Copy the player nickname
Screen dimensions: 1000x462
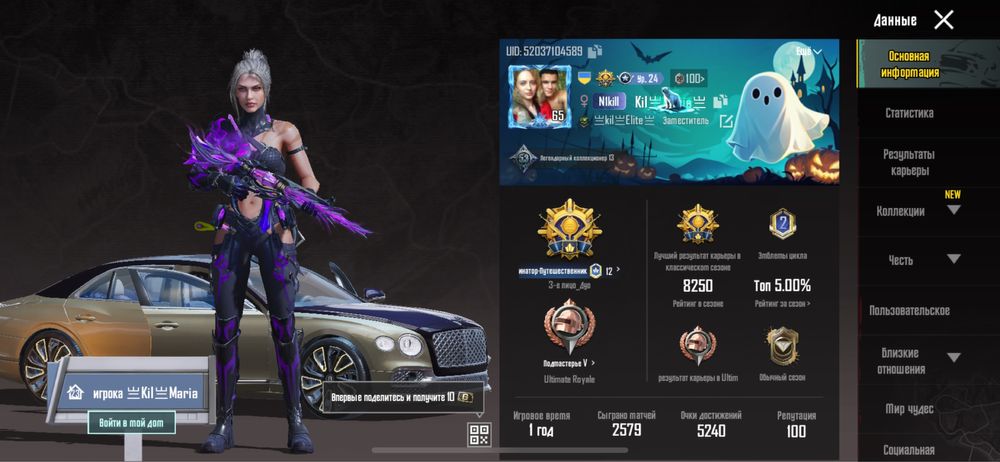click(719, 101)
